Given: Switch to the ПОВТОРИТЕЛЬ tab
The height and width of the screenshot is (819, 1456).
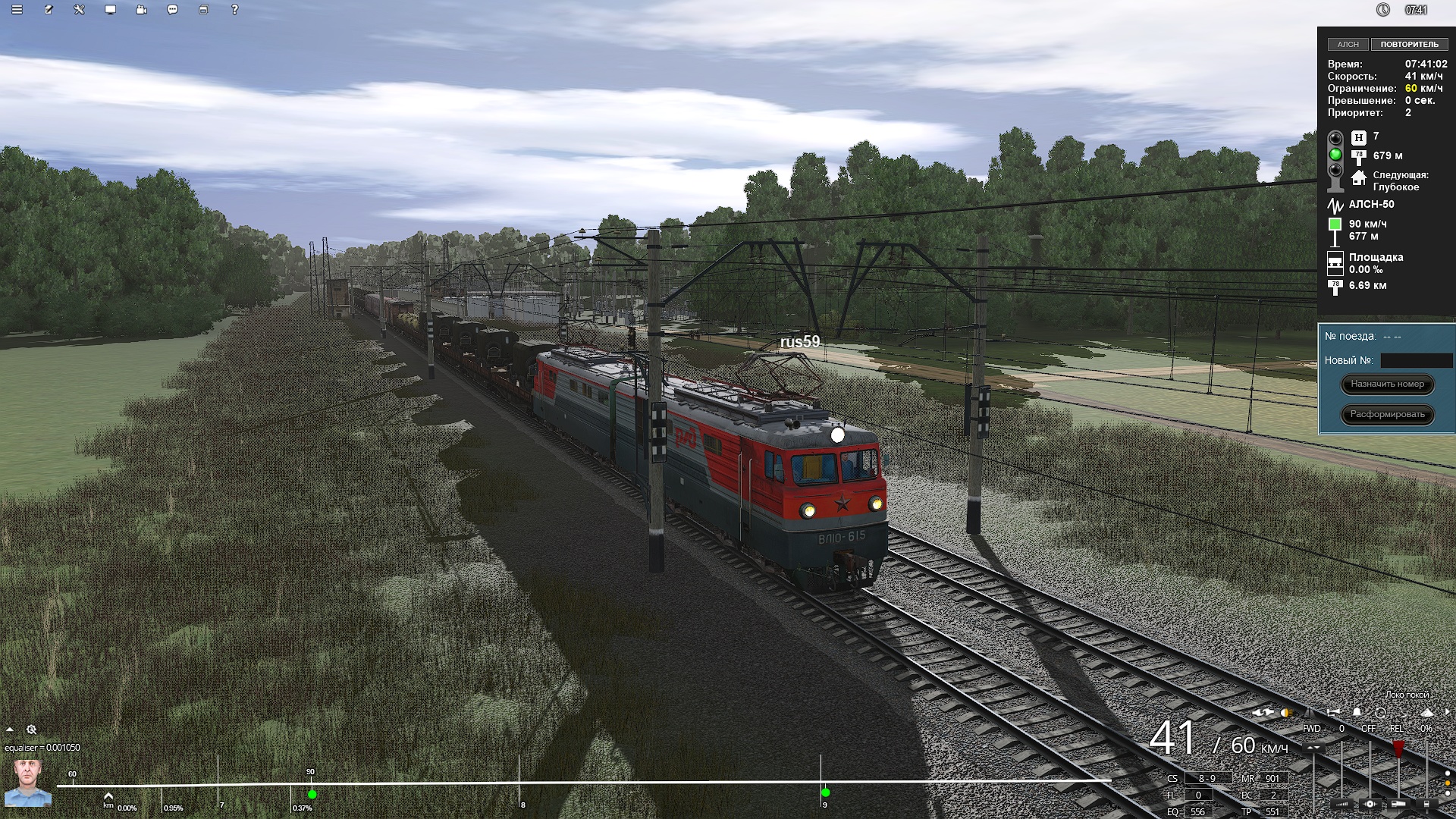Looking at the screenshot, I should point(1409,45).
